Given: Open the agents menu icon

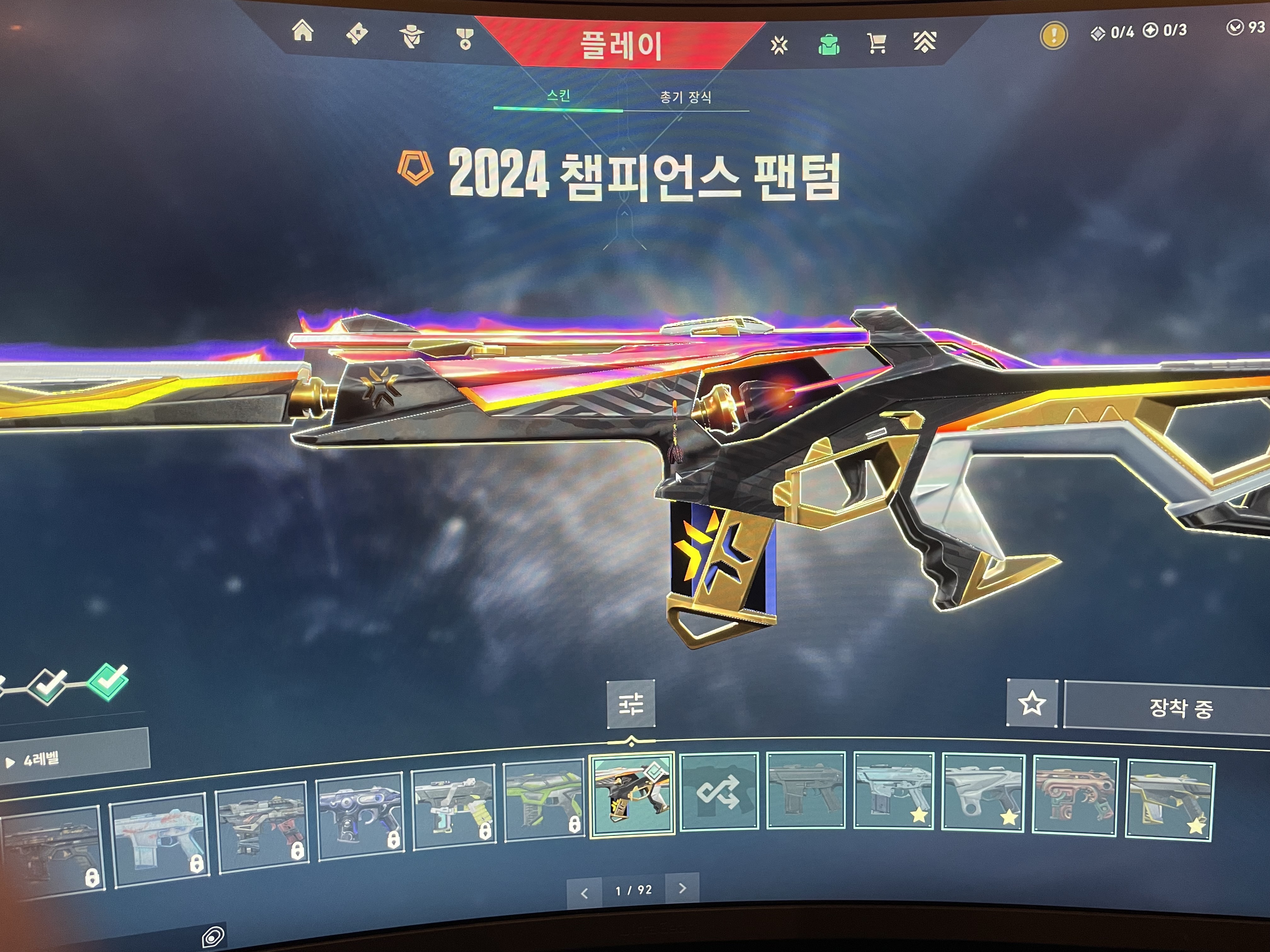Looking at the screenshot, I should 411,37.
